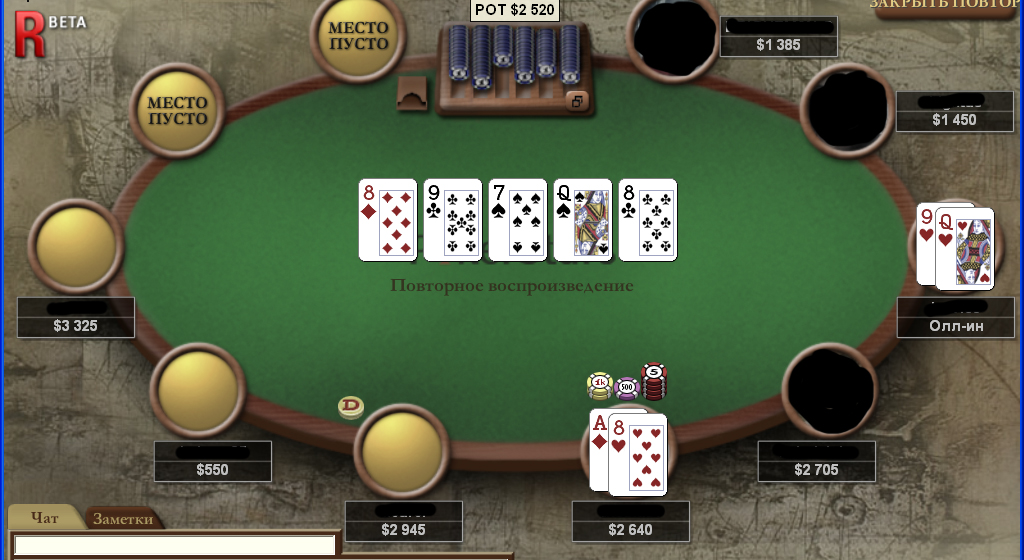Select the $3 325 player seat
This screenshot has width=1024, height=560.
tap(80, 245)
